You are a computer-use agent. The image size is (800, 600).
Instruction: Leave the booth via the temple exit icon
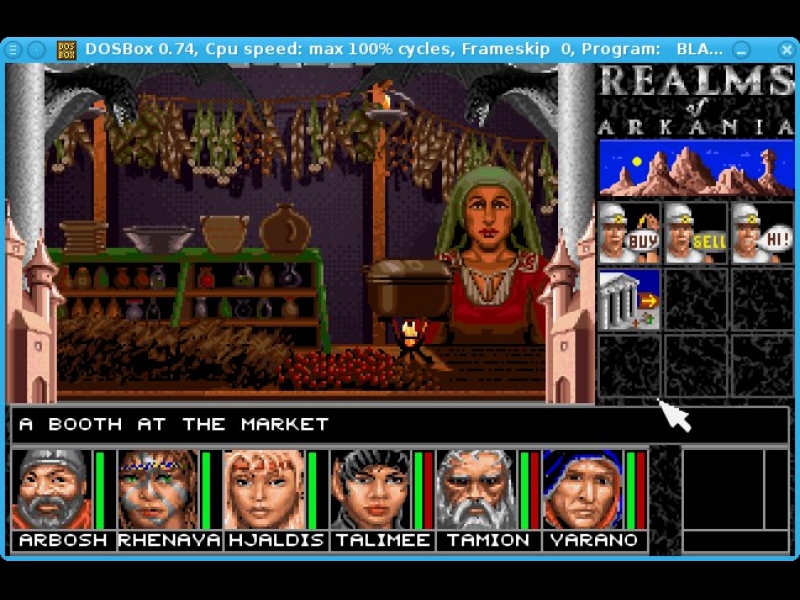[629, 299]
